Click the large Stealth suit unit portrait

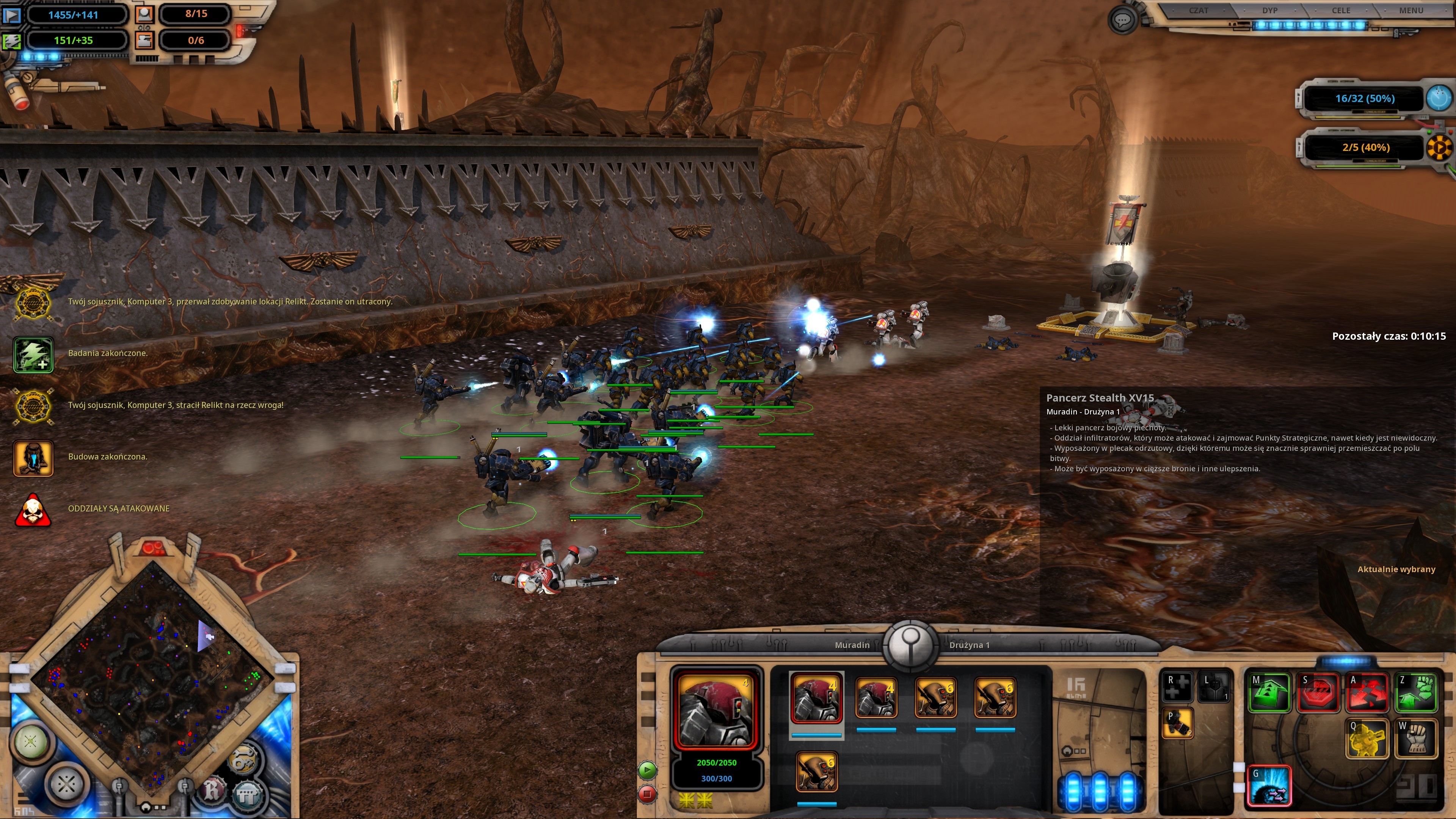(x=716, y=709)
